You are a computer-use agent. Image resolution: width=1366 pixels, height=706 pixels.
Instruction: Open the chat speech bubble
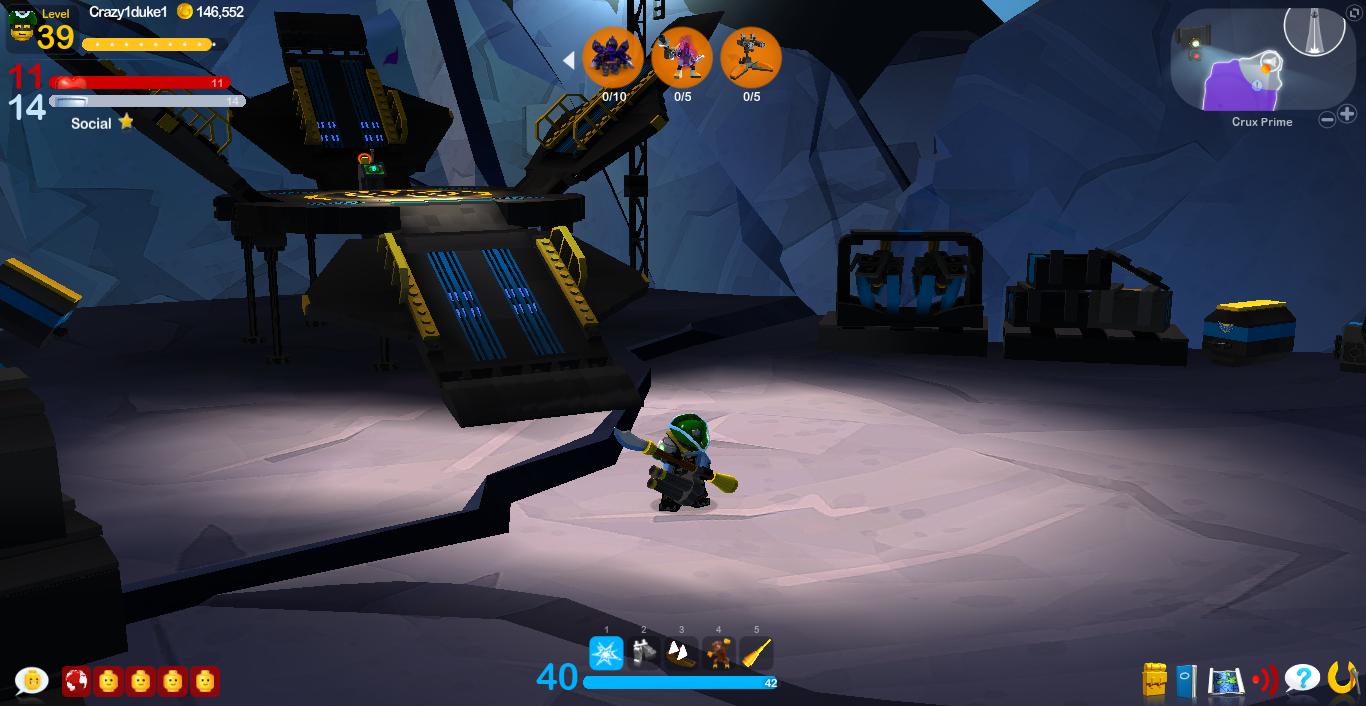31,681
